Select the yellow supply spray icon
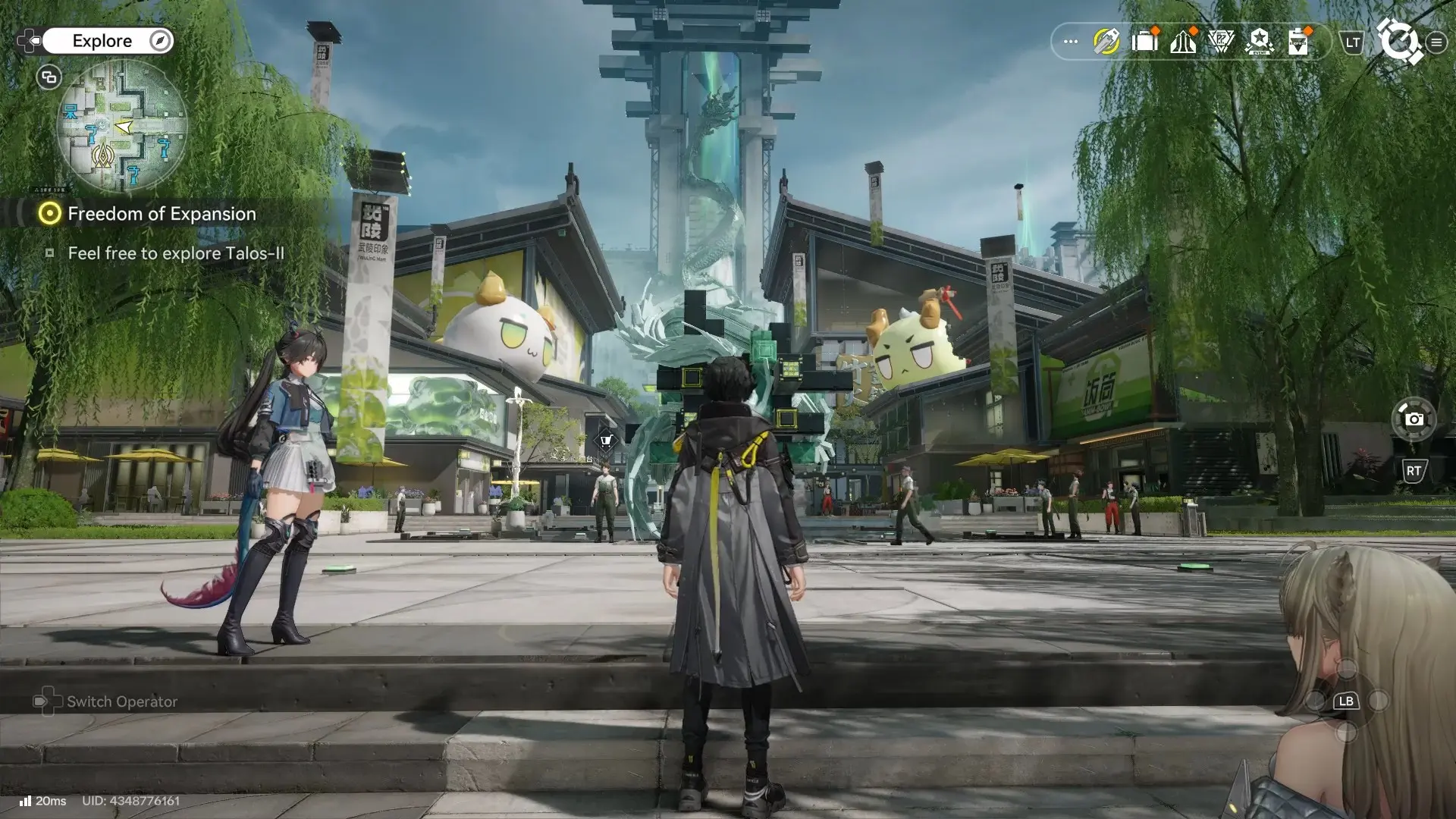Screen dimensions: 1456x819 tap(1106, 42)
